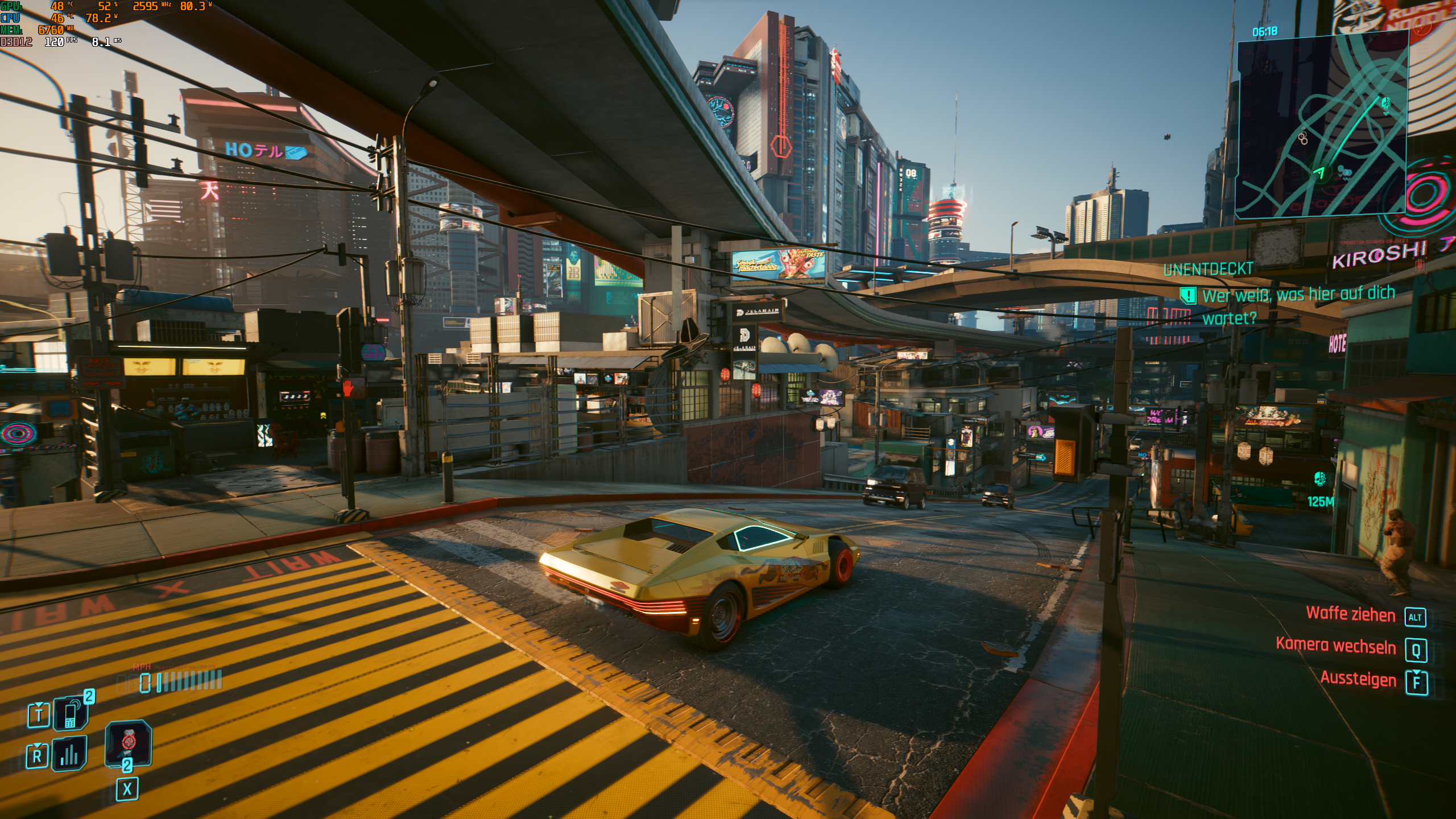The image size is (1456, 819).
Task: Click the Aussteigen action label
Action: click(x=1358, y=679)
